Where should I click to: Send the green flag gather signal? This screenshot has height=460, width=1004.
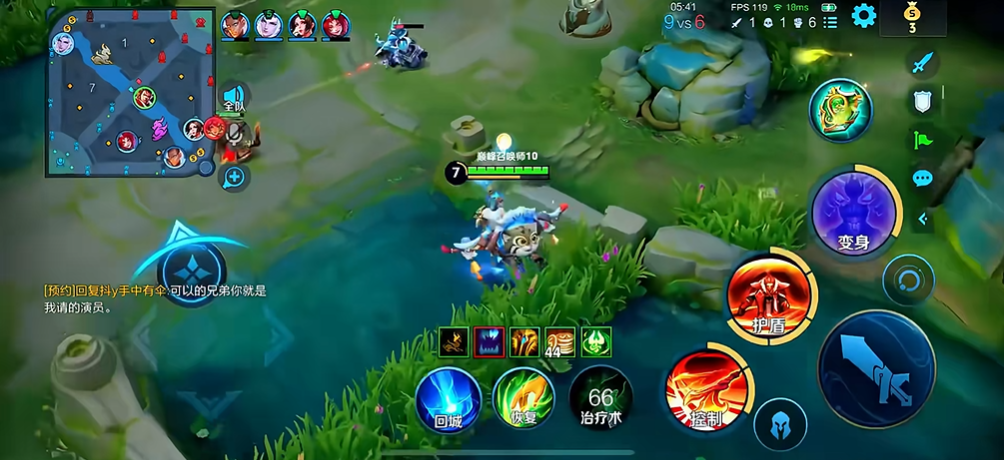[x=922, y=140]
